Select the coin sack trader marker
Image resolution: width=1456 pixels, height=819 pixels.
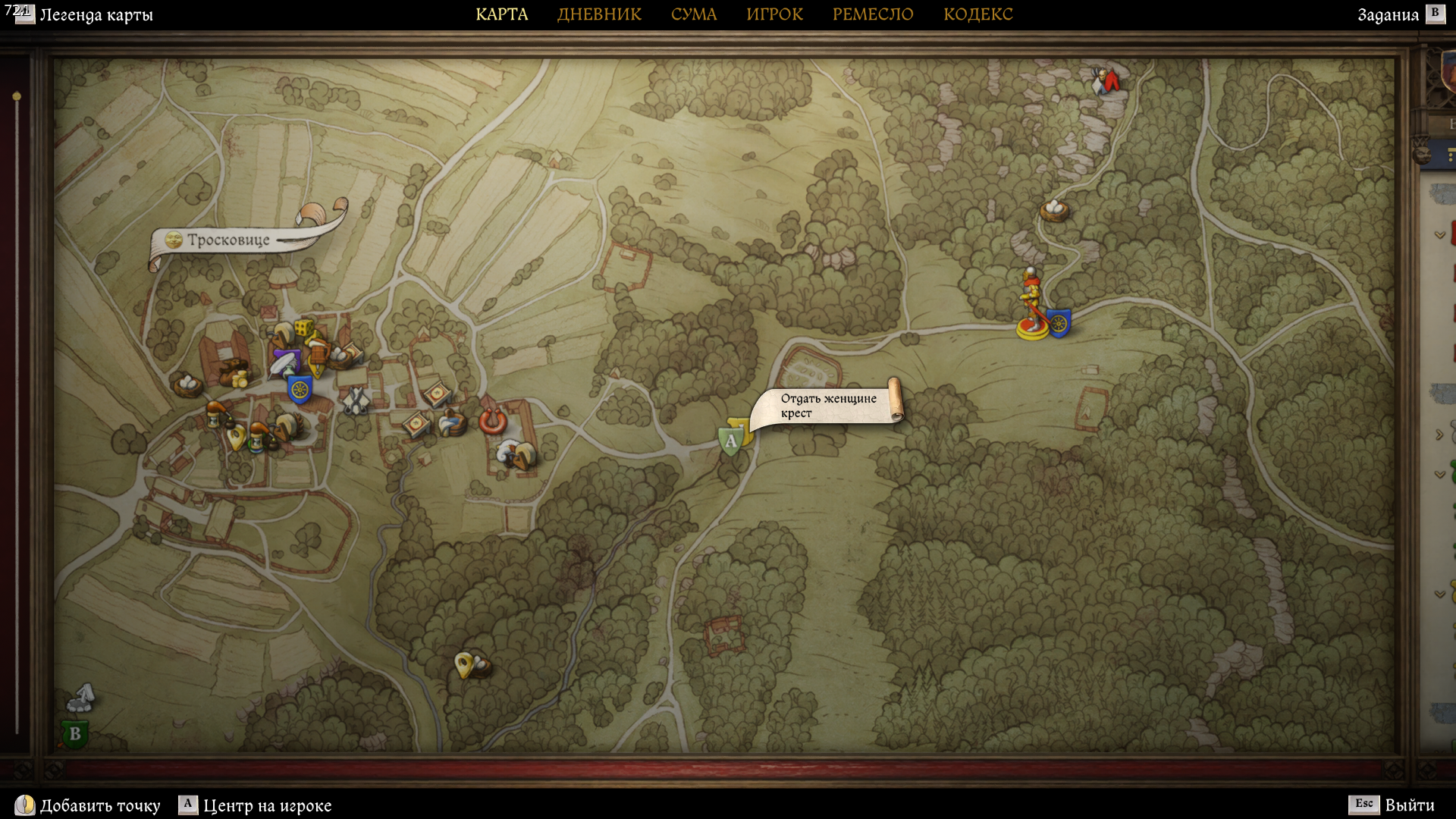(235, 374)
